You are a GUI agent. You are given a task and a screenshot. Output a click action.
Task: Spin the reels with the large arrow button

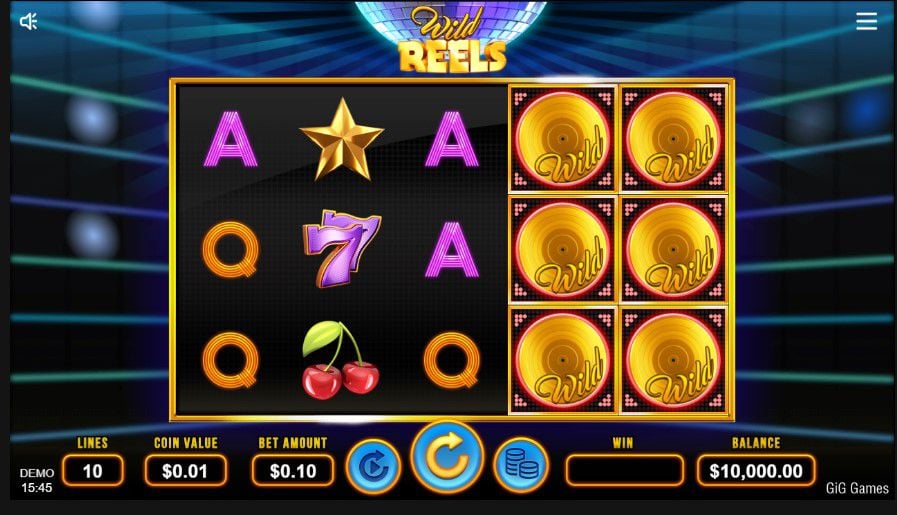tap(447, 458)
